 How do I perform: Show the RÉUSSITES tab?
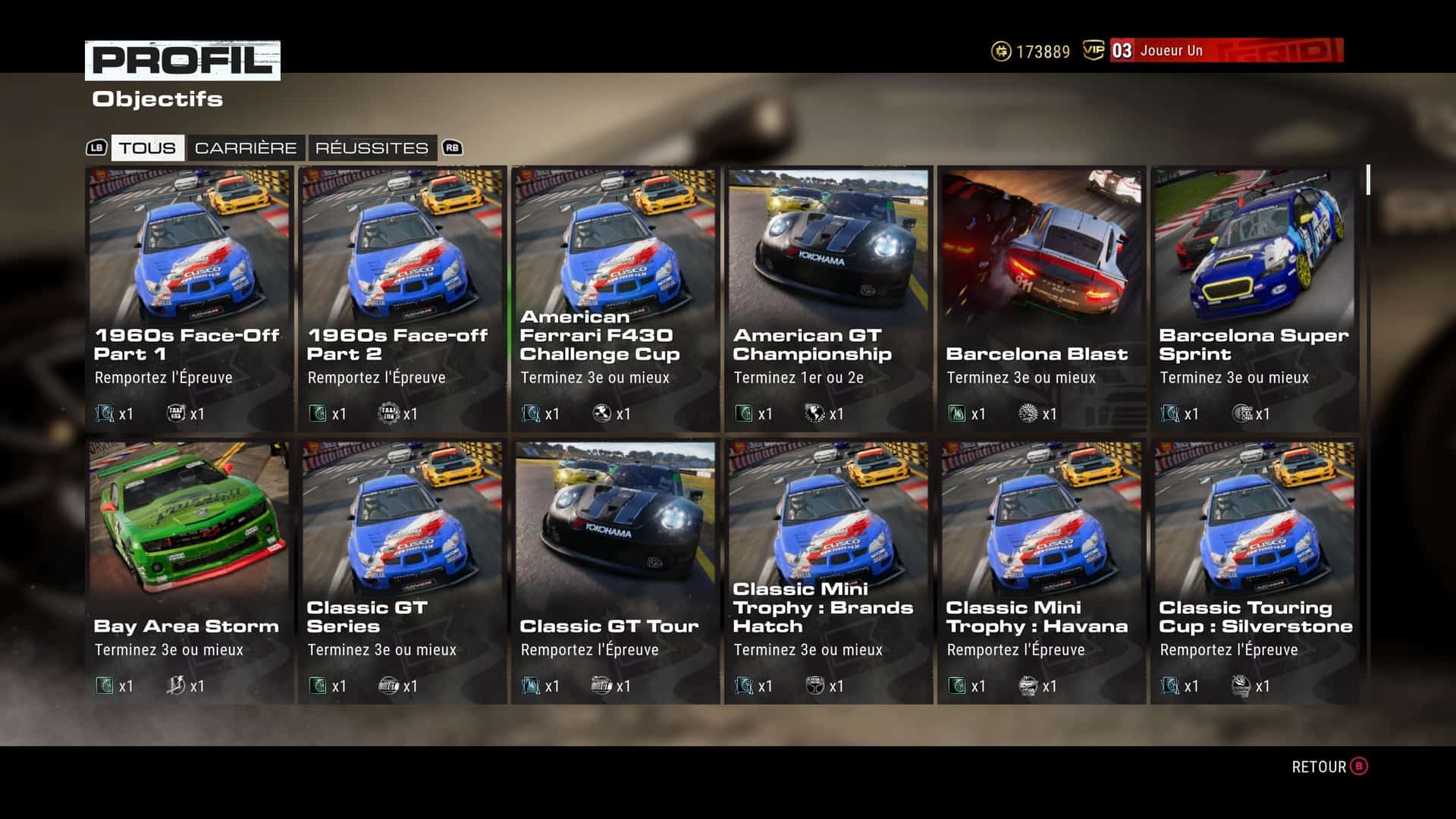(x=372, y=148)
